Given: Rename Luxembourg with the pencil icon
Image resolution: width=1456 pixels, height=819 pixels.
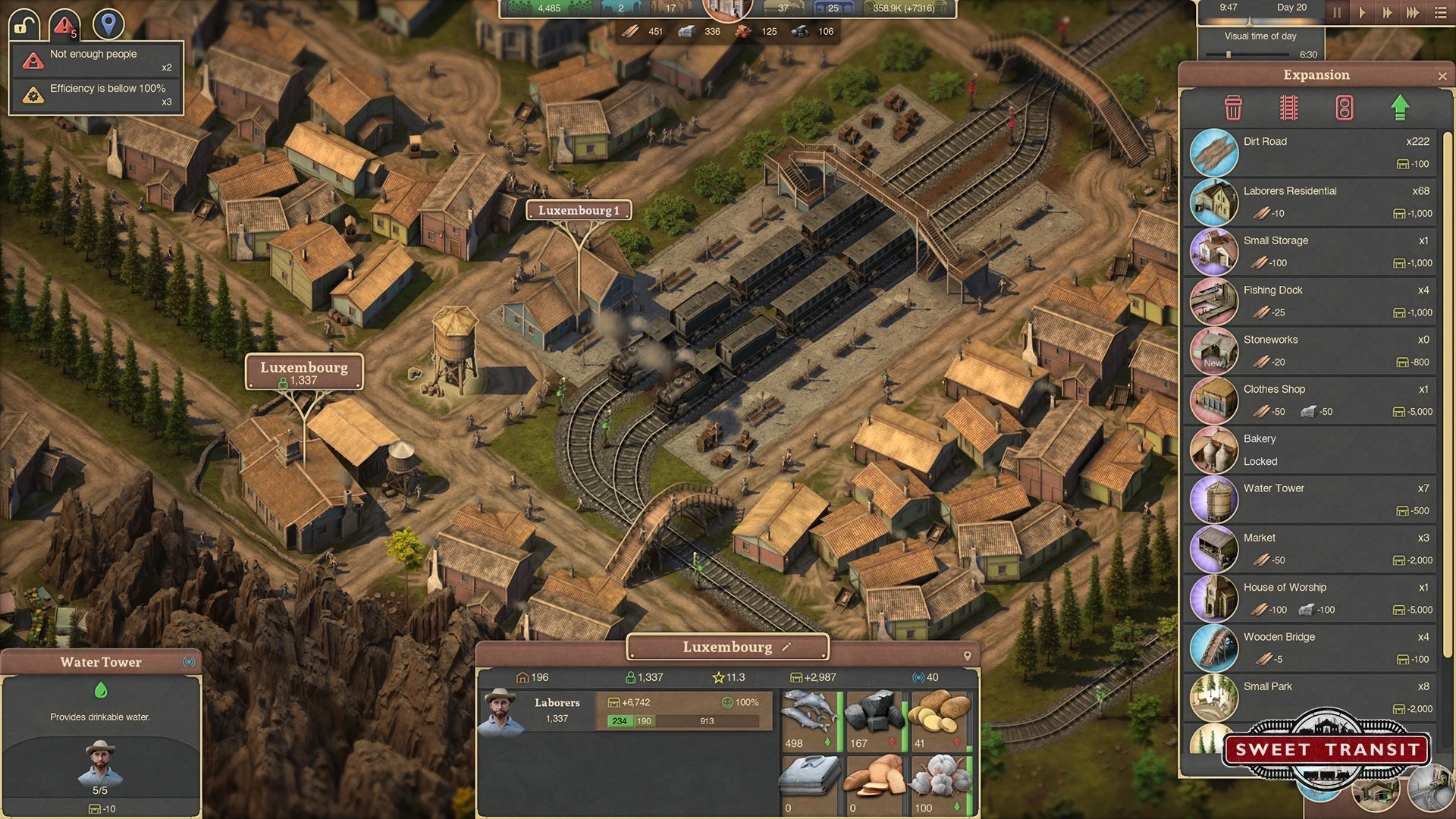Looking at the screenshot, I should (786, 647).
